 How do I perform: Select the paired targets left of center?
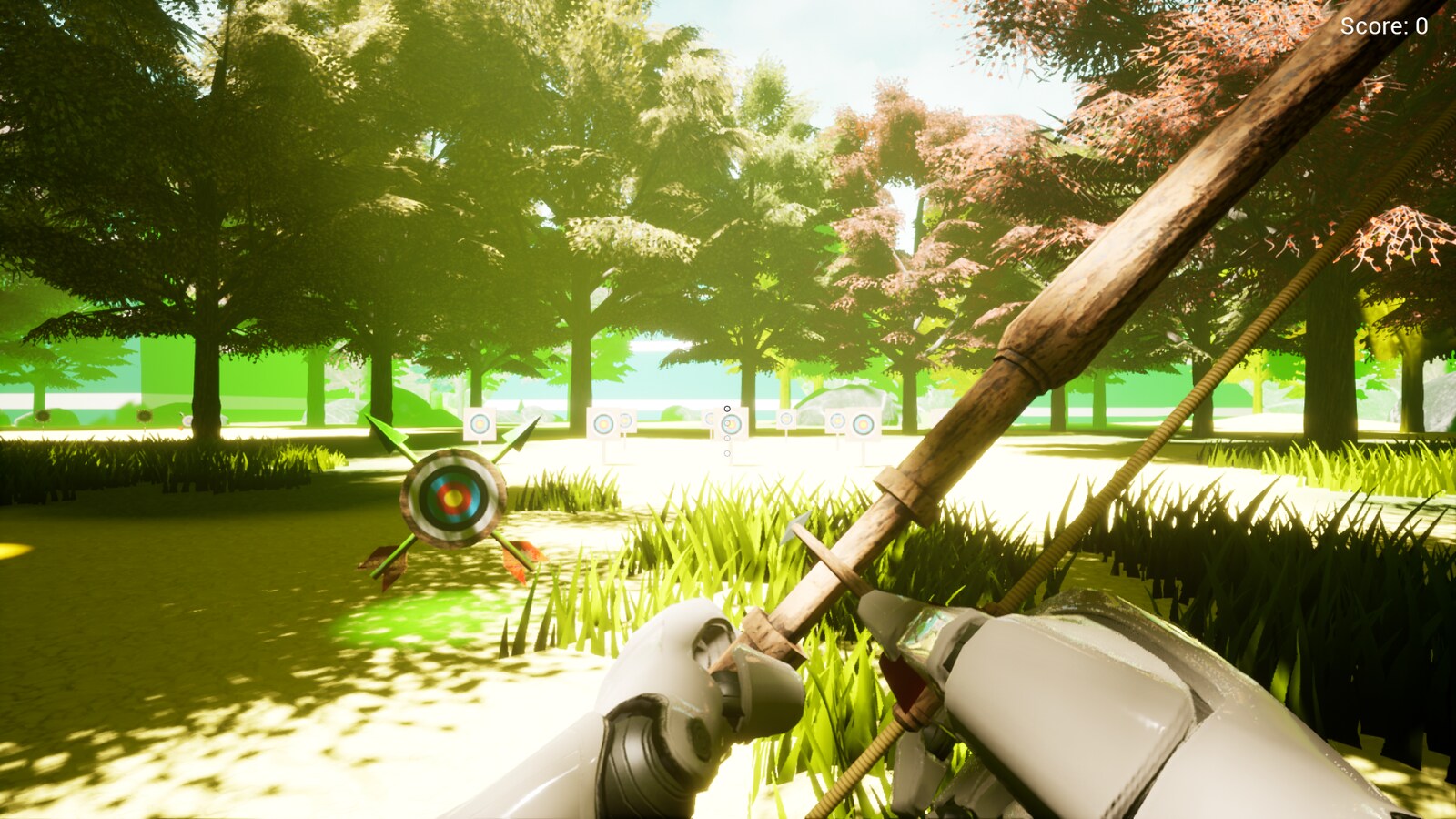(x=610, y=422)
